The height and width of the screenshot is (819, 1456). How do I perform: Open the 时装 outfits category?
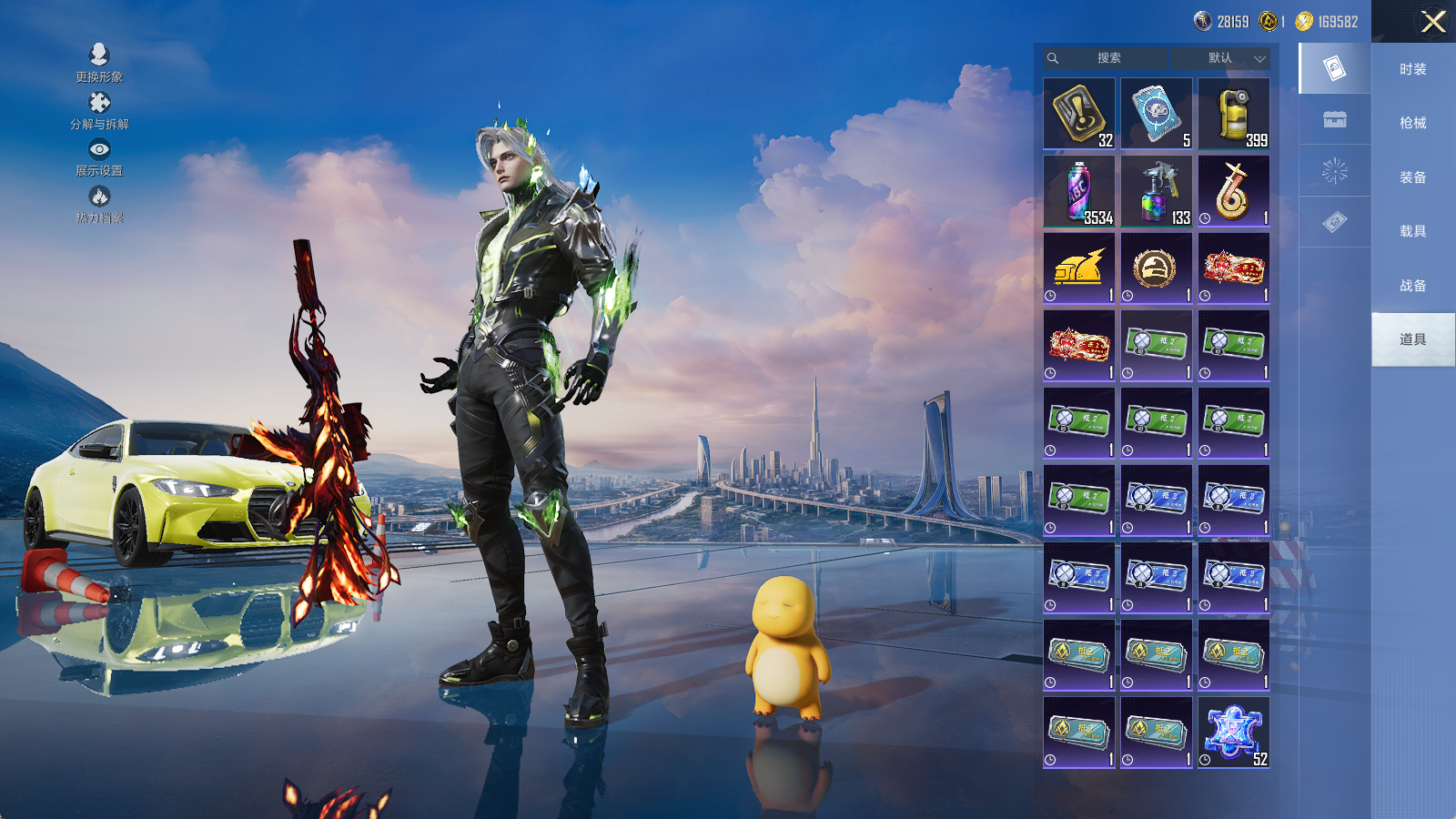tap(1412, 69)
